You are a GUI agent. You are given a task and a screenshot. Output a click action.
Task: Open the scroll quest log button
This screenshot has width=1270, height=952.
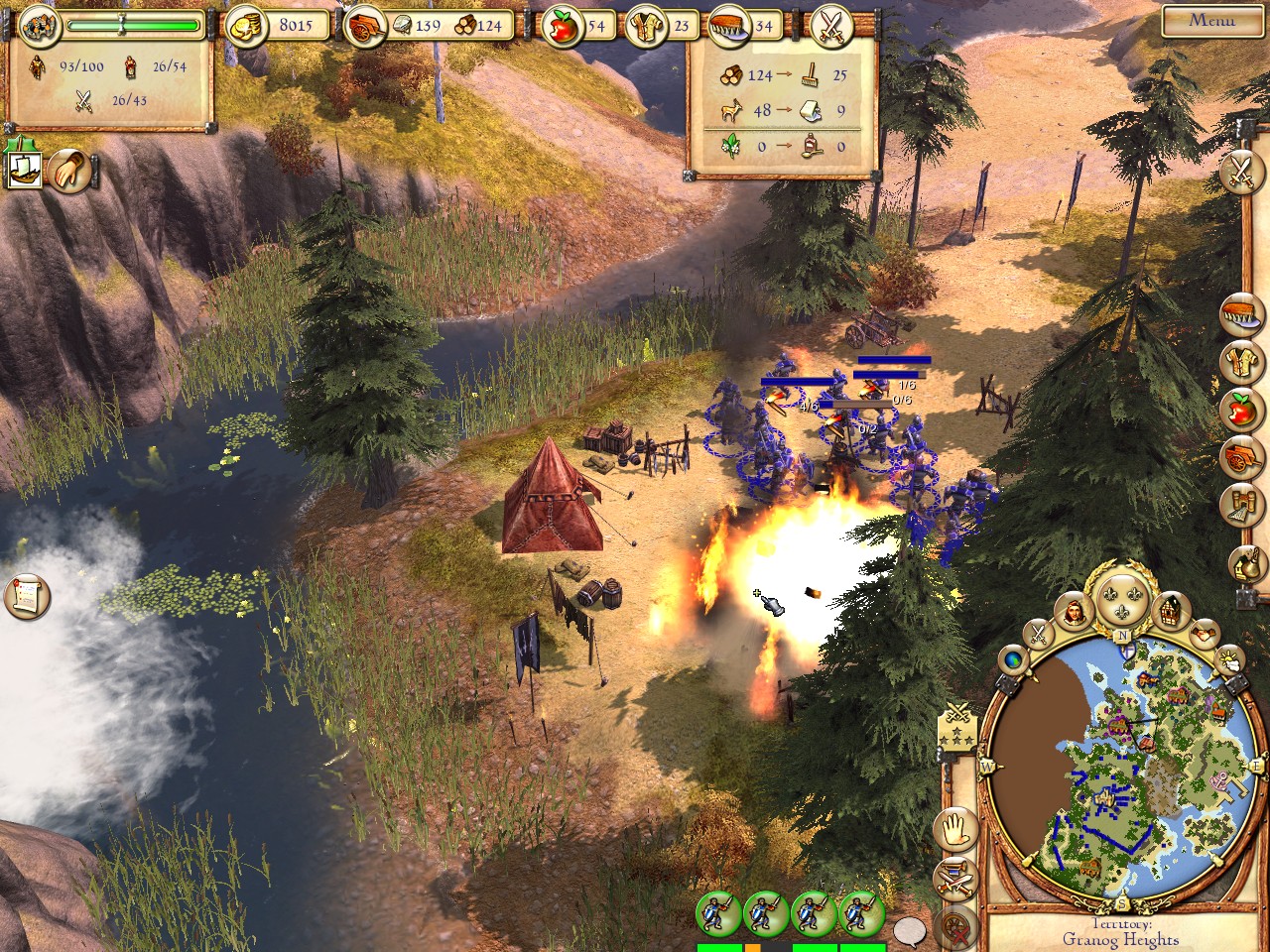(x=27, y=596)
